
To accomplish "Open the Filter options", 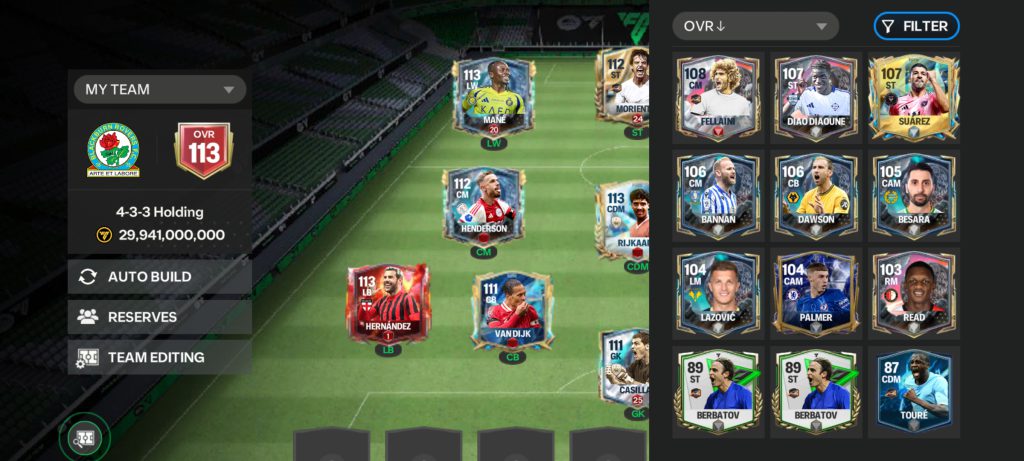I will [x=916, y=26].
